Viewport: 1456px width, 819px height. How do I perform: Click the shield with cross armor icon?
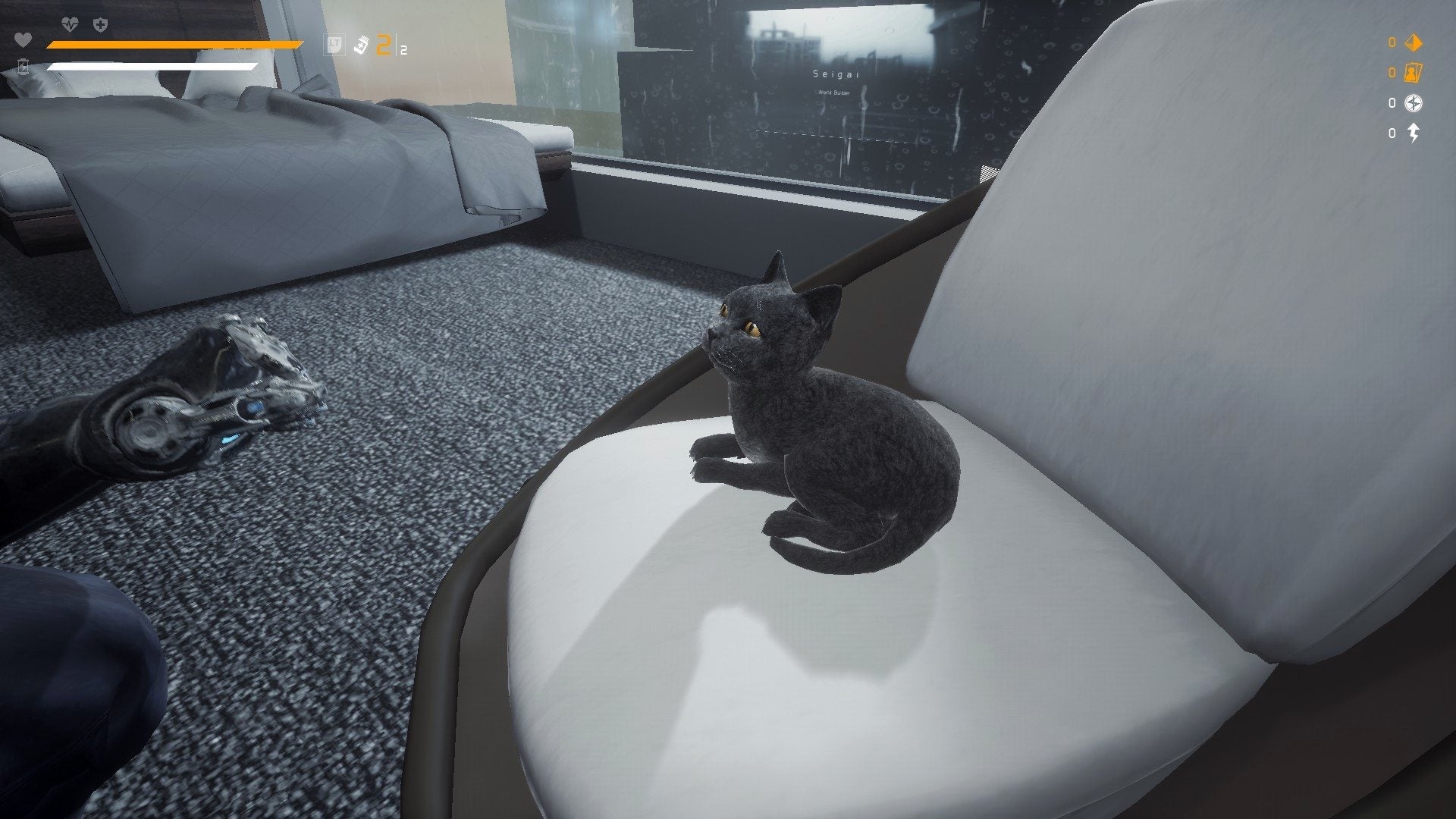(x=99, y=24)
